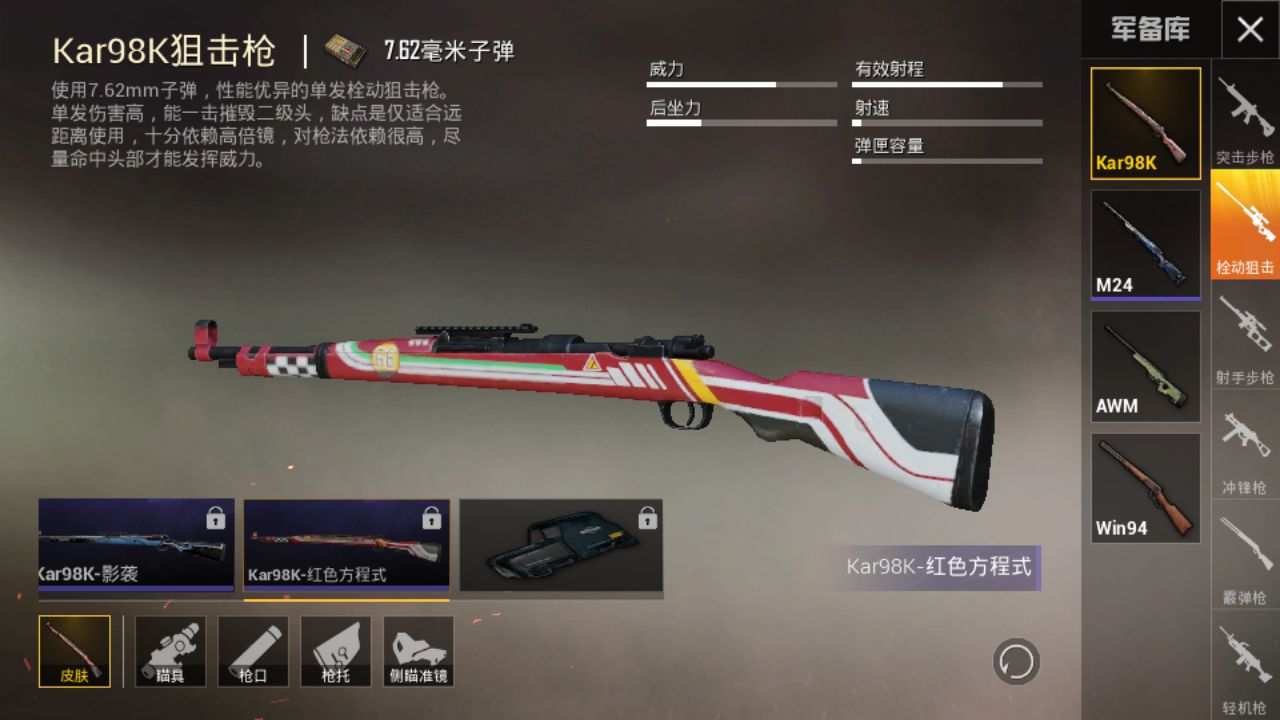
Task: Click the circular rotate weapon button
Action: 1016,661
